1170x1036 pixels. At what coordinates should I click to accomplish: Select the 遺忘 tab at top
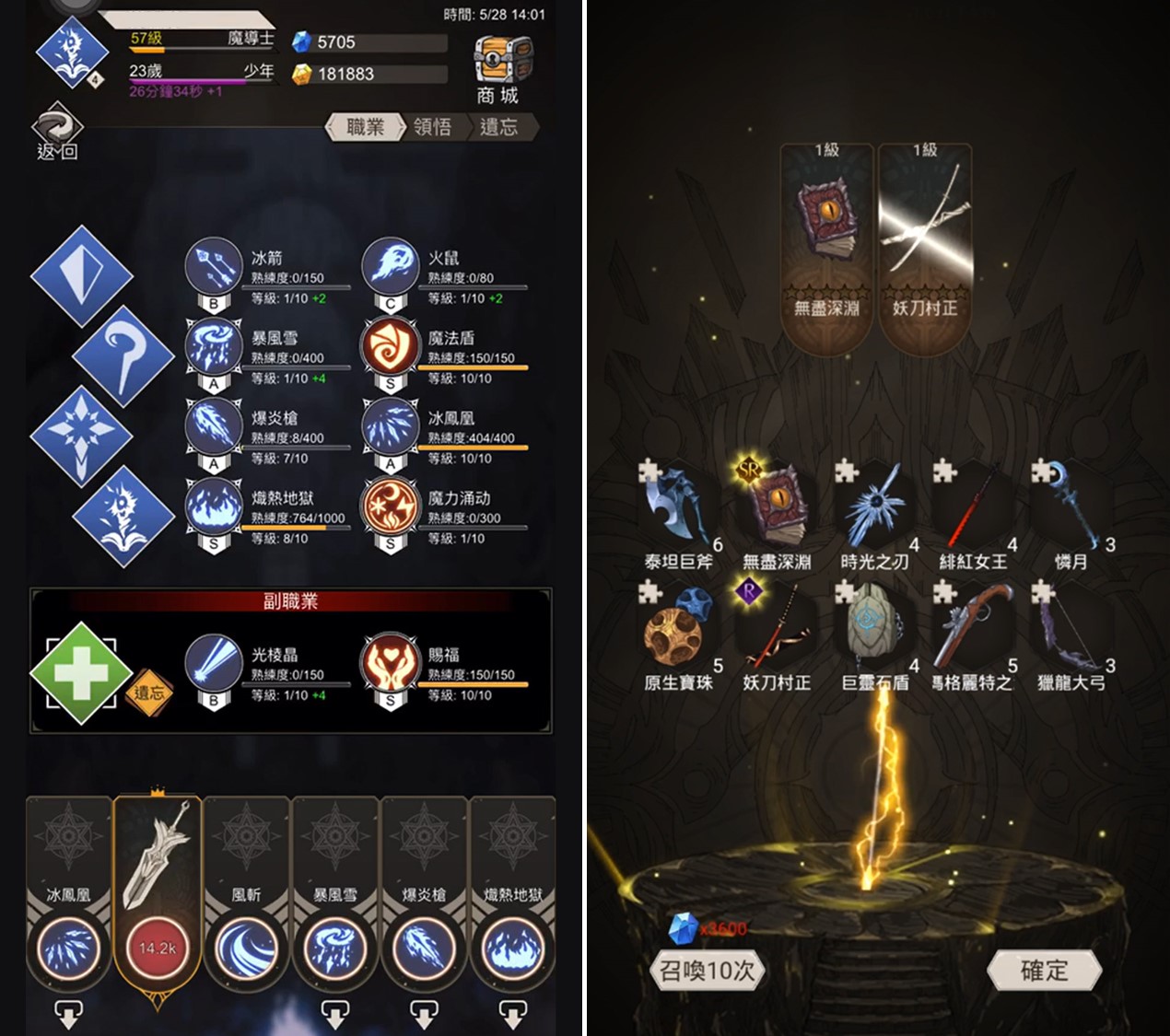(498, 127)
